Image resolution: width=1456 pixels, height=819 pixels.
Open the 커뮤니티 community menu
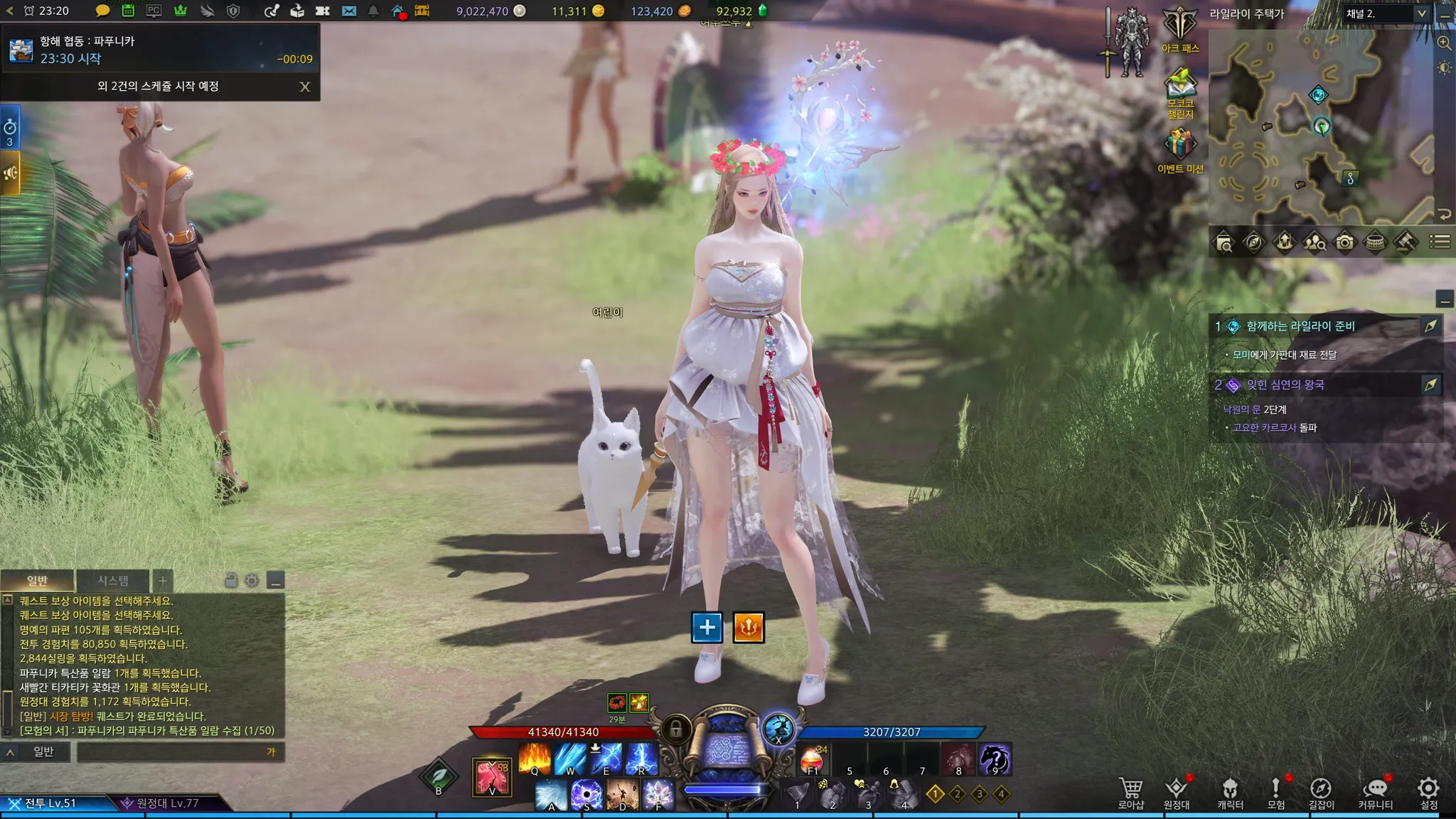[1375, 793]
